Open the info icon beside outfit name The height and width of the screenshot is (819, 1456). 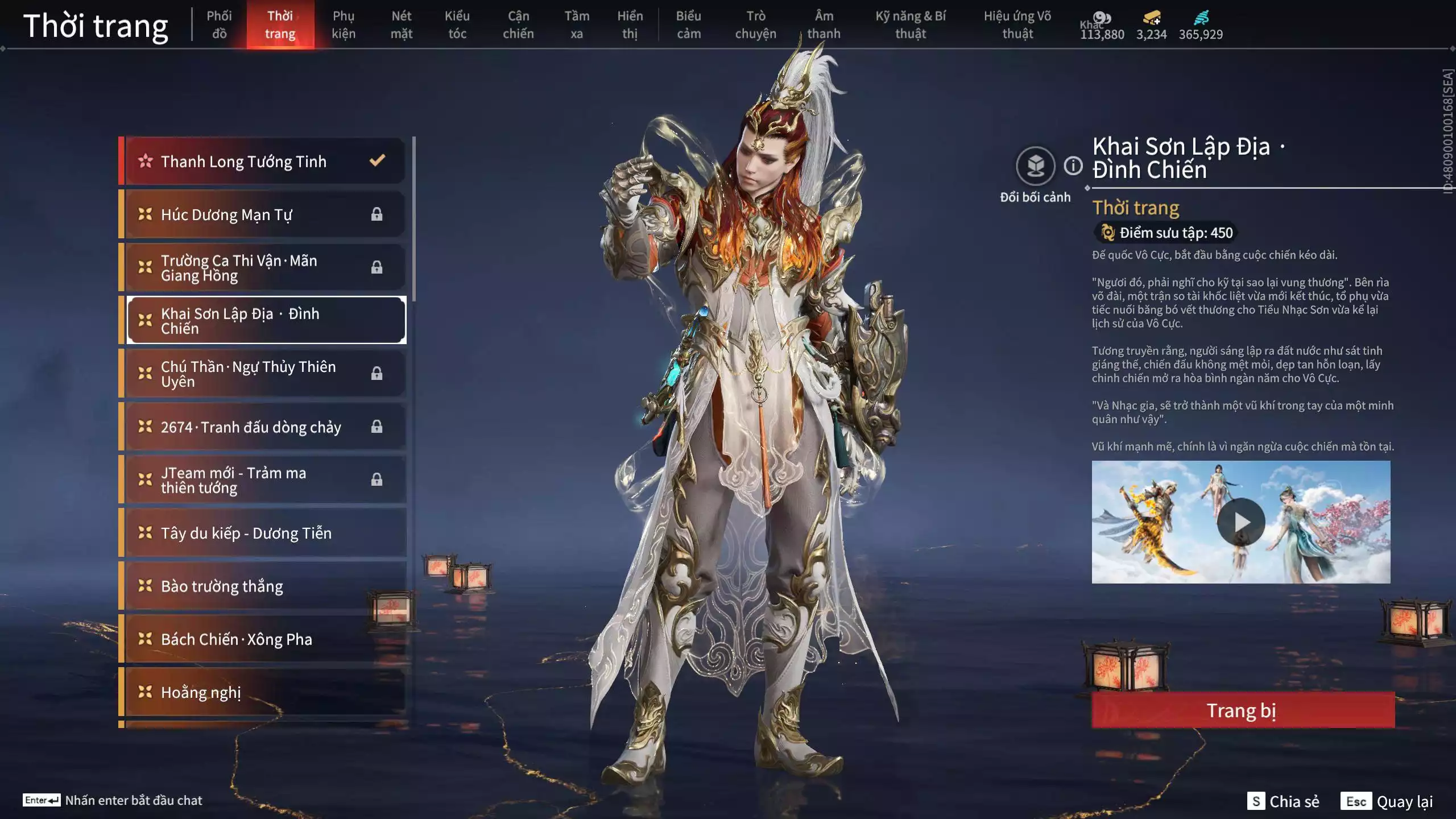1073,166
